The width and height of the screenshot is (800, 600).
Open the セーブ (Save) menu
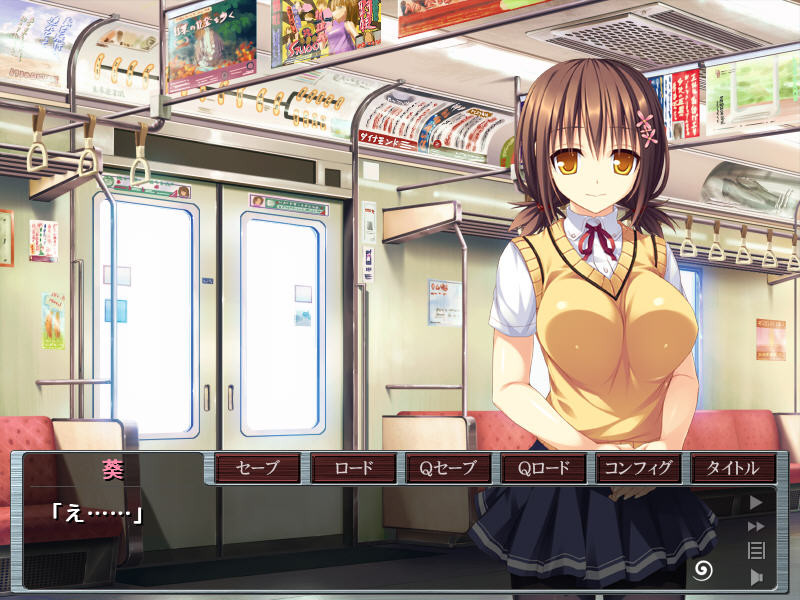tap(258, 468)
